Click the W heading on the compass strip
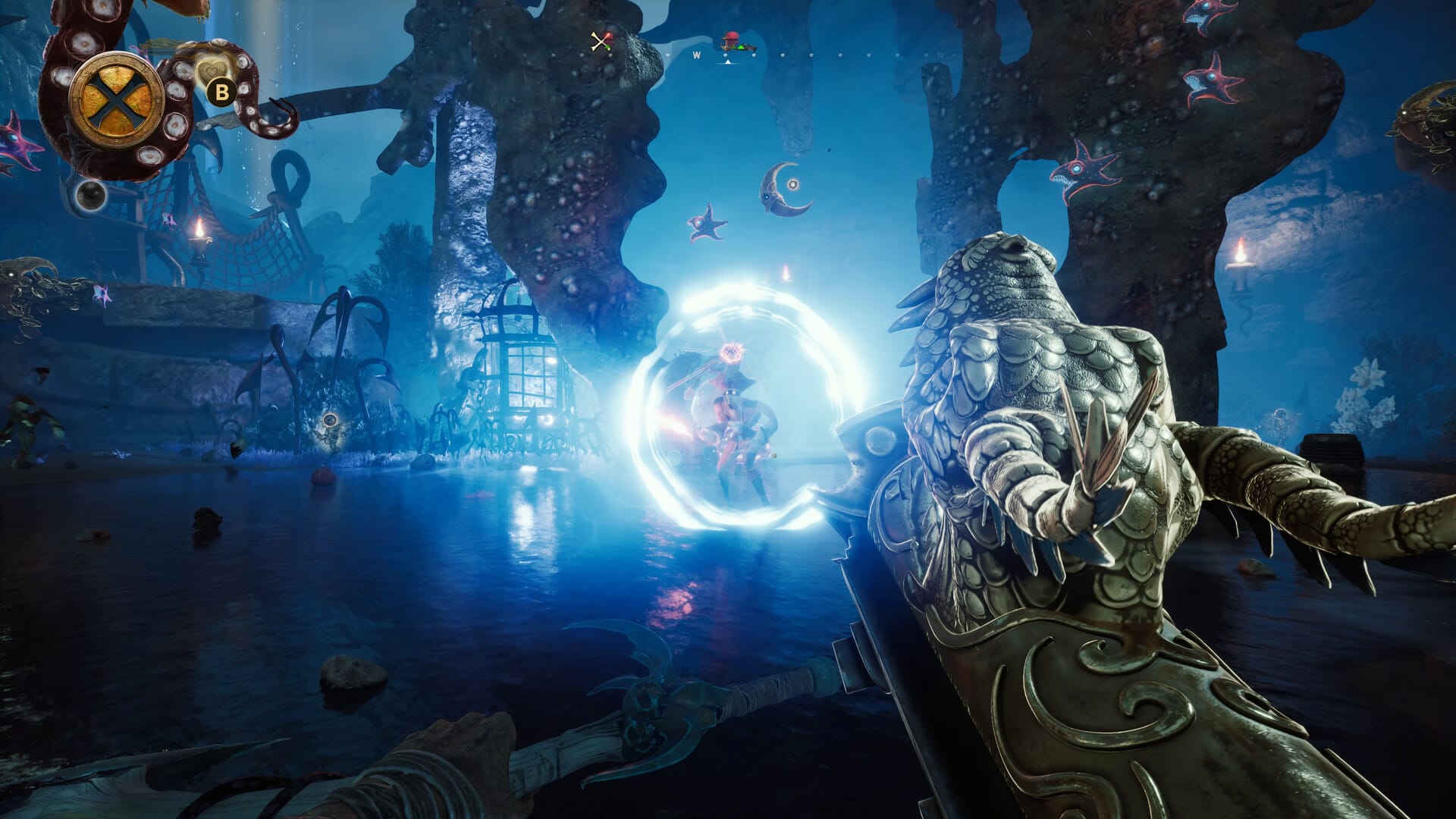Screen dimensions: 1456x819 (x=696, y=55)
